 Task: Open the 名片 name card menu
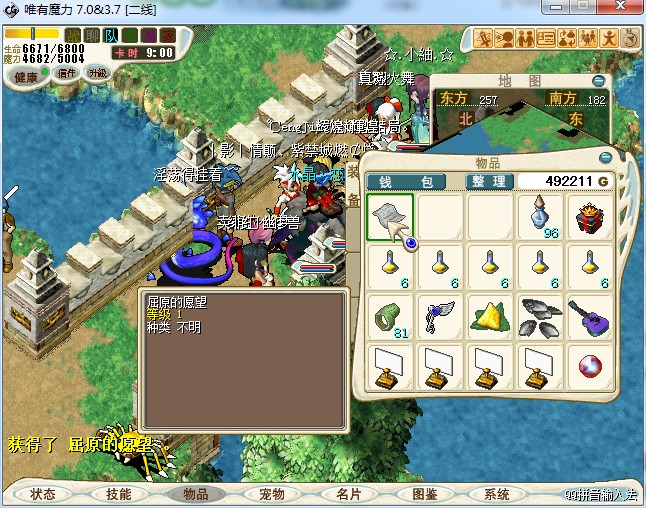tap(348, 494)
